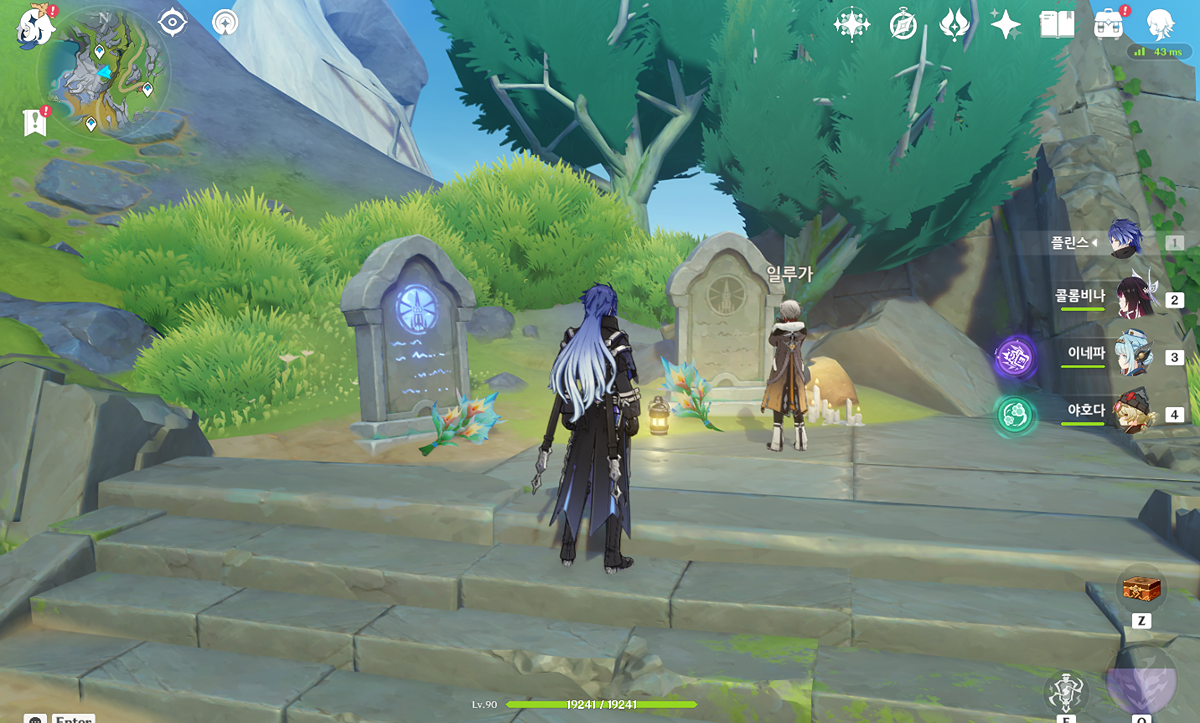Open the four-pointed star Wish icon

click(x=1005, y=24)
